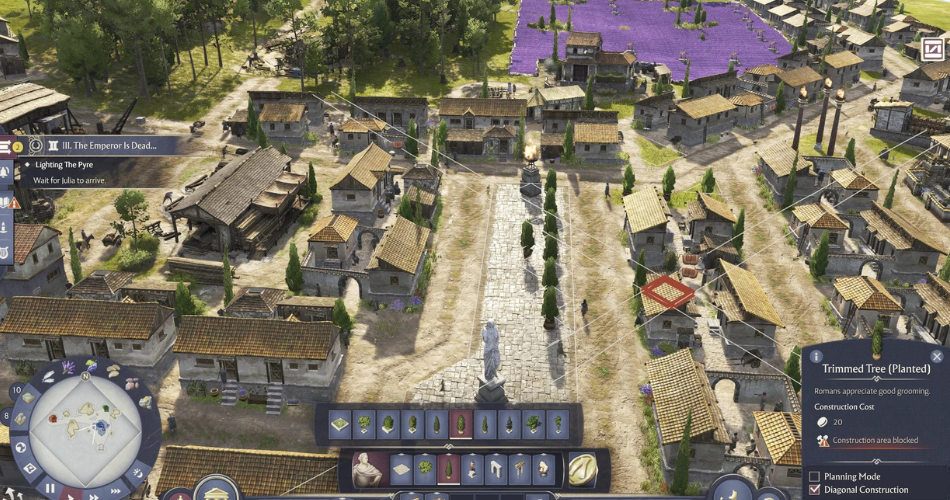Open the Emperor Is Dead quest tracker
This screenshot has width=950, height=500.
coord(103,145)
